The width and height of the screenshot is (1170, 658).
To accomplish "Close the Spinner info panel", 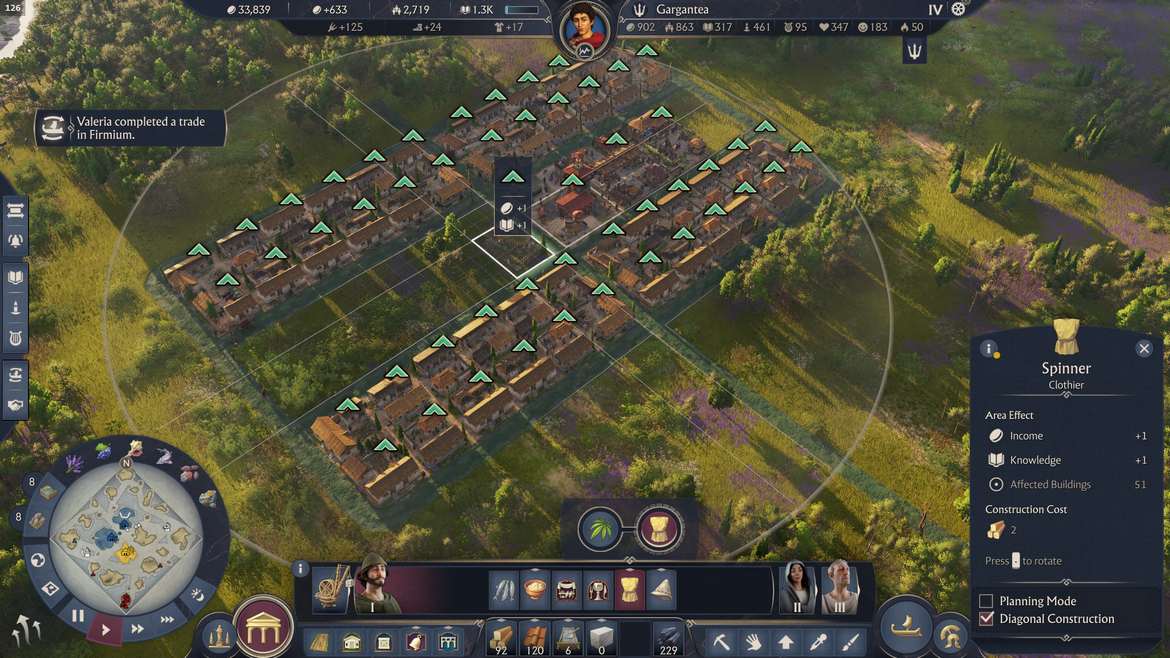I will [x=1144, y=348].
